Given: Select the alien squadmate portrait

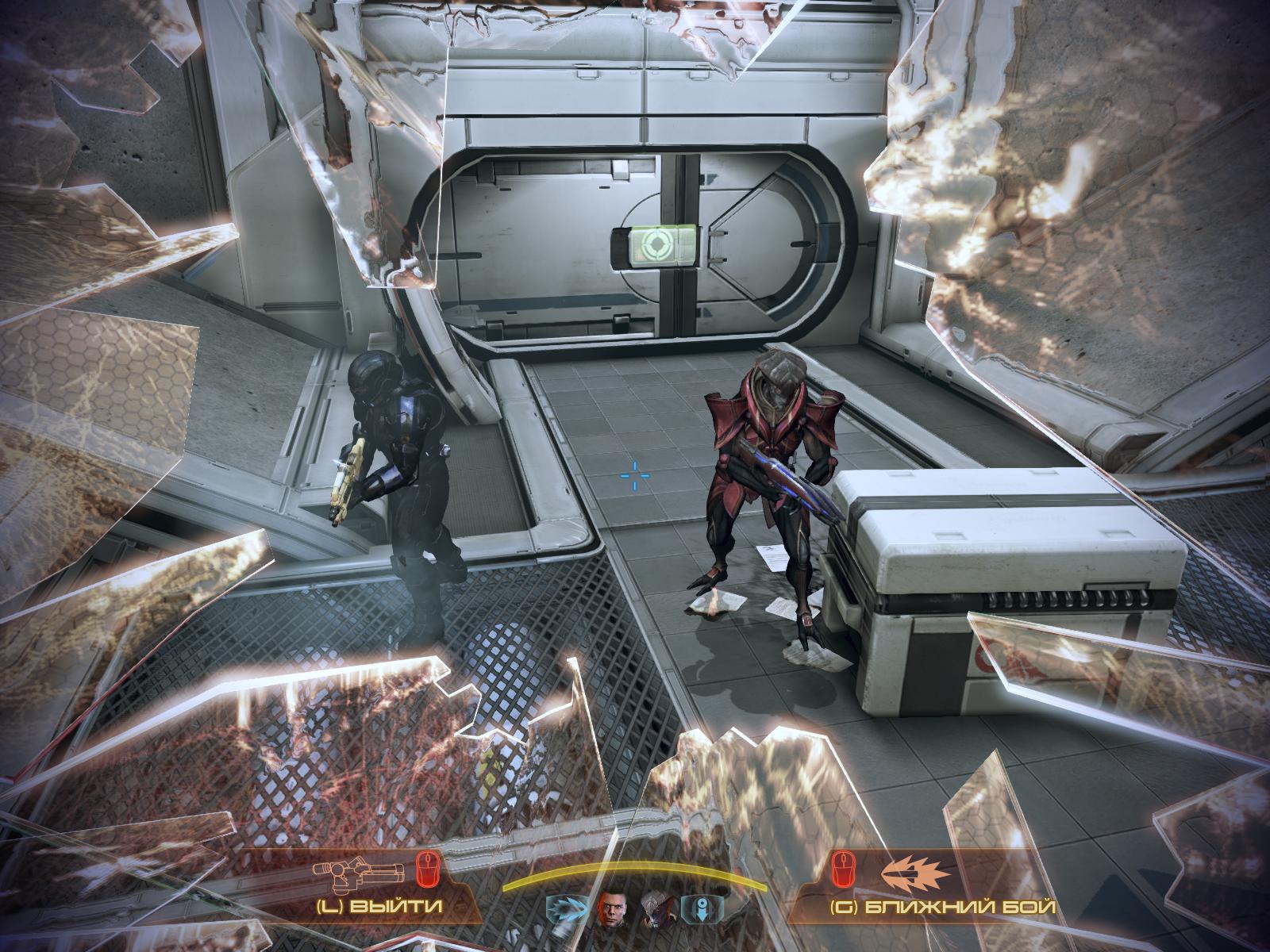Looking at the screenshot, I should point(657,907).
